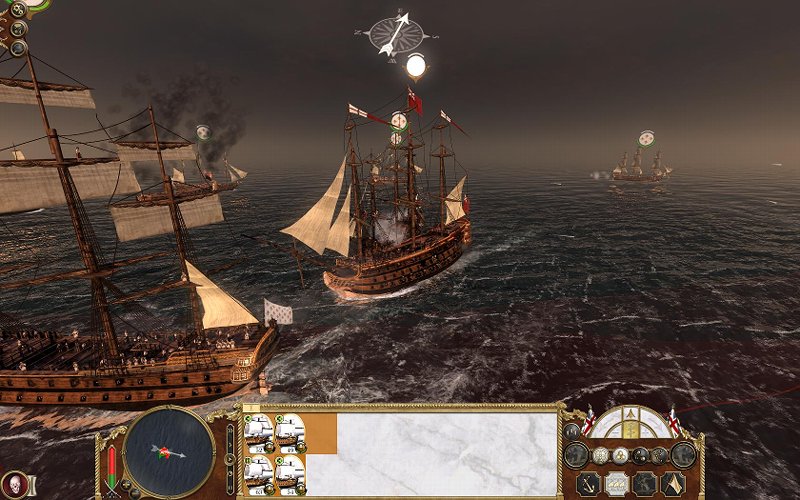Click the white withdraw flag button
Screen dimensions: 800x500
[x=672, y=484]
